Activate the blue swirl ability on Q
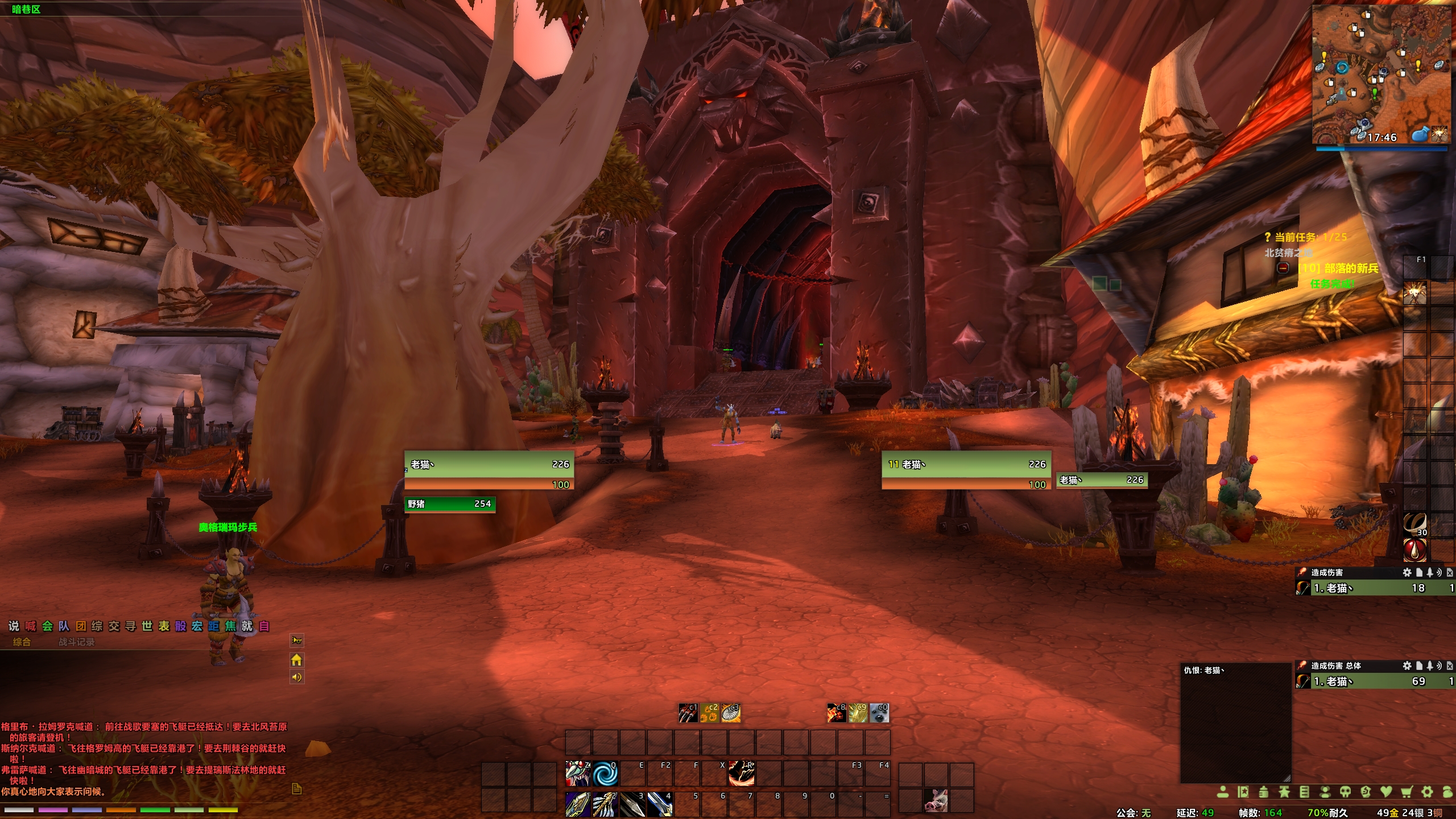 605,774
